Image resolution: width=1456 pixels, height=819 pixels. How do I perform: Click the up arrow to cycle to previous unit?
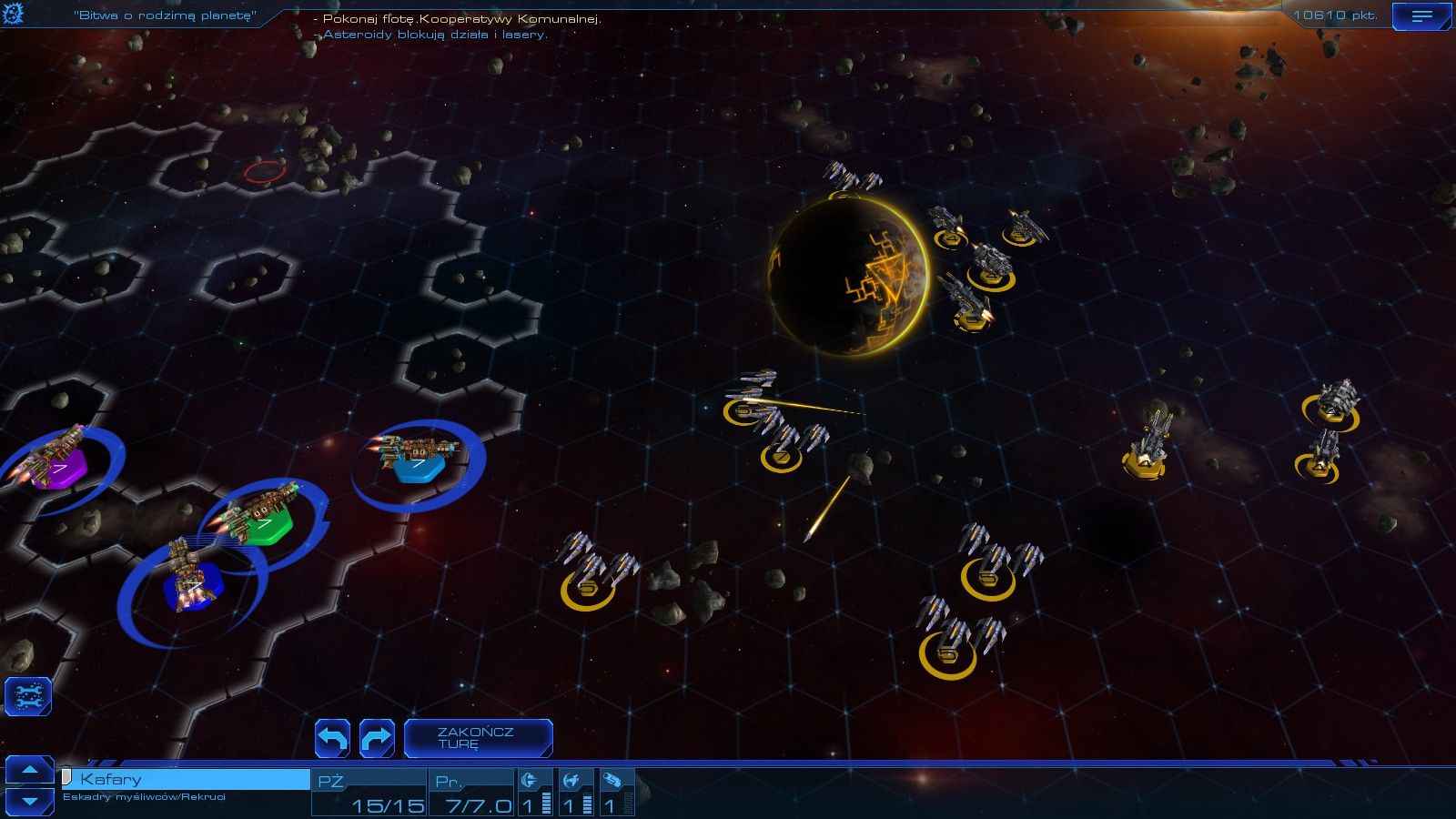(30, 769)
